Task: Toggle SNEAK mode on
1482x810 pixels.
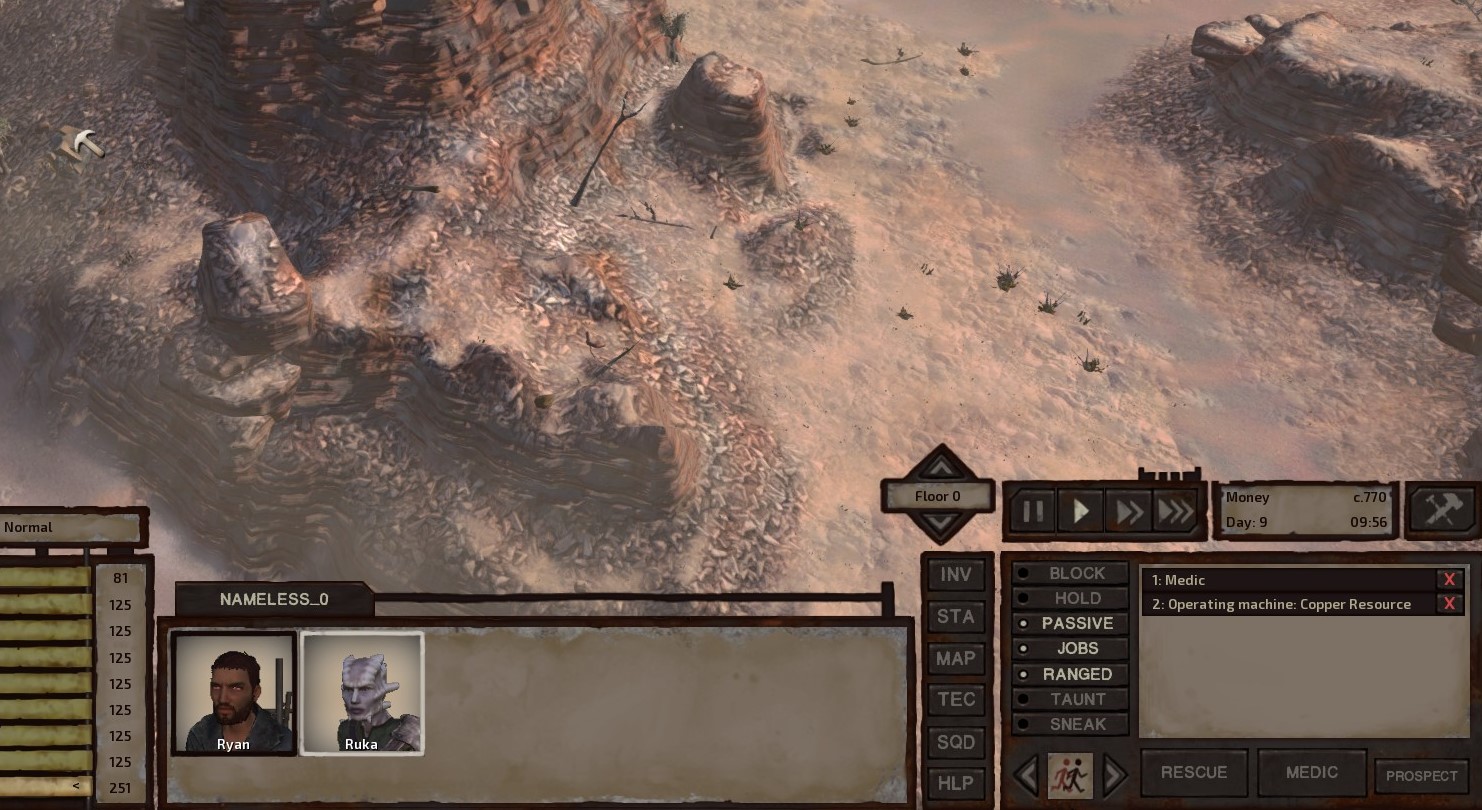Action: pyautogui.click(x=1071, y=724)
